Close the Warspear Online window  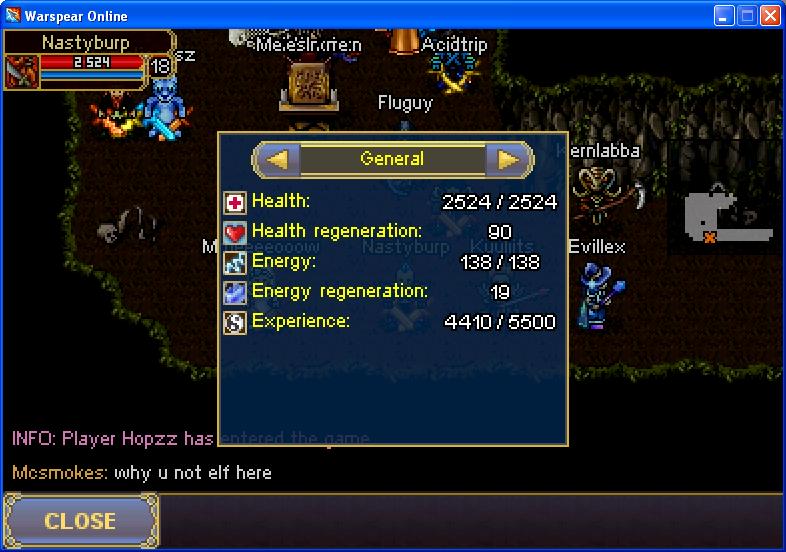[770, 16]
